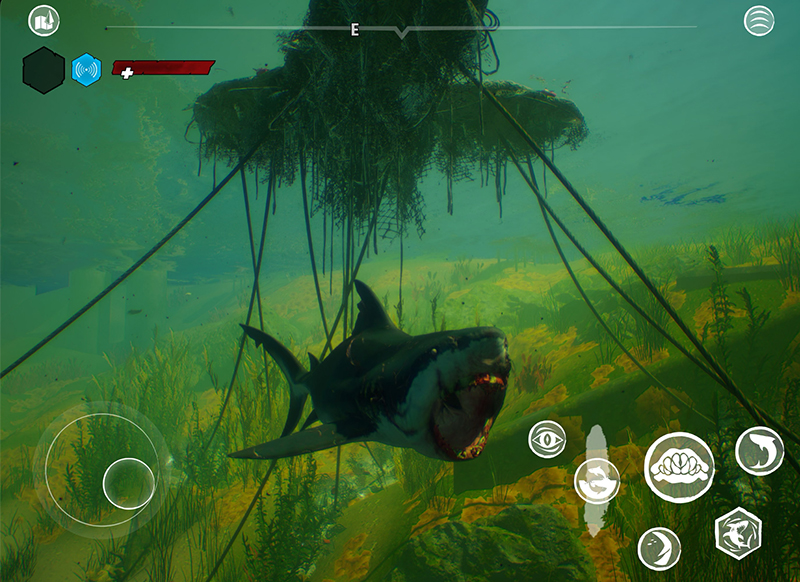Activate the blue sonar ability hexagon
800x582 pixels.
click(87, 70)
